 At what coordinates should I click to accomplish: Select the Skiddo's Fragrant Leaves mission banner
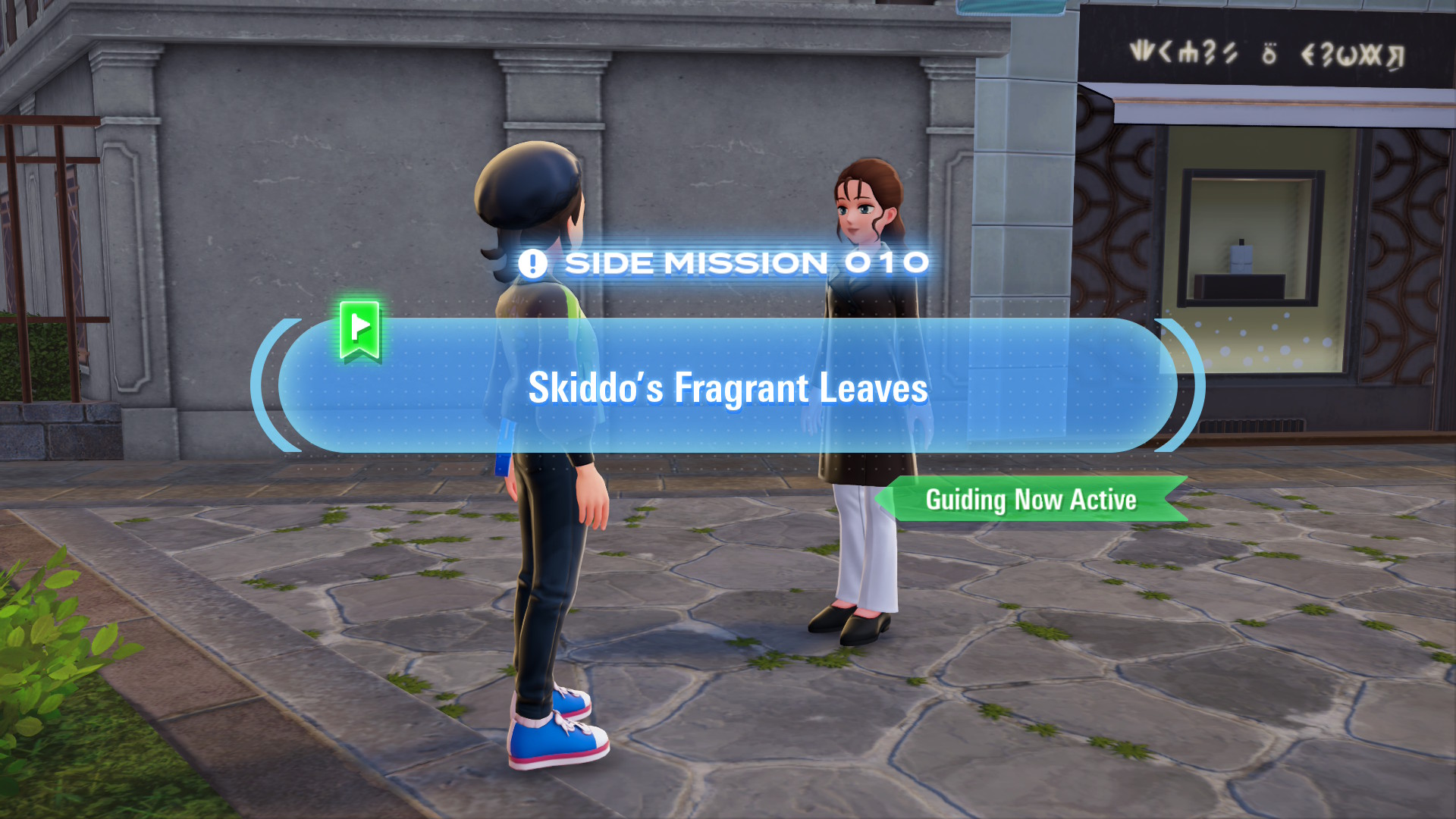pyautogui.click(x=727, y=387)
